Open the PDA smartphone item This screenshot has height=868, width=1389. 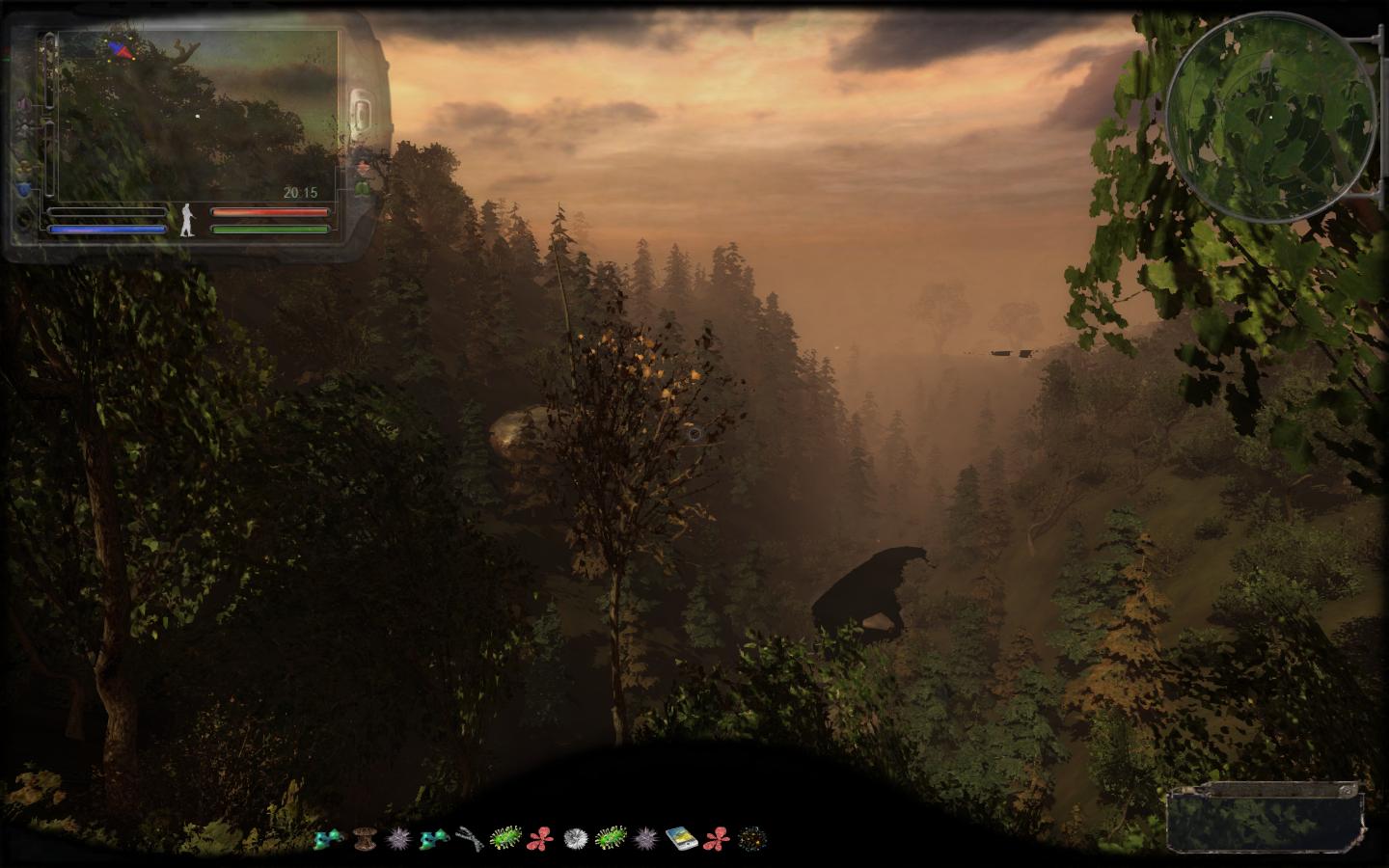click(680, 838)
